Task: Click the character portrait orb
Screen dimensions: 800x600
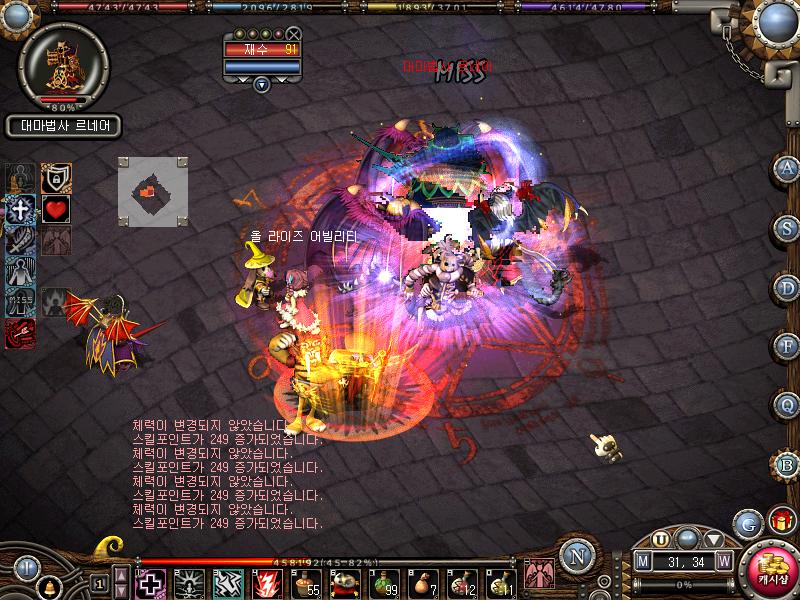Action: [64, 62]
